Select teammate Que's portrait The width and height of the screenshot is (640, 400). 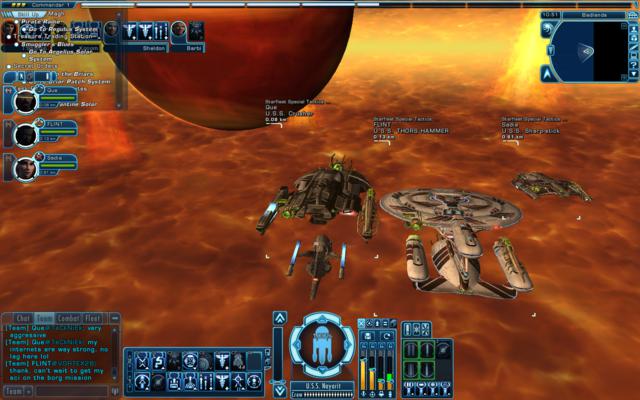coord(25,101)
